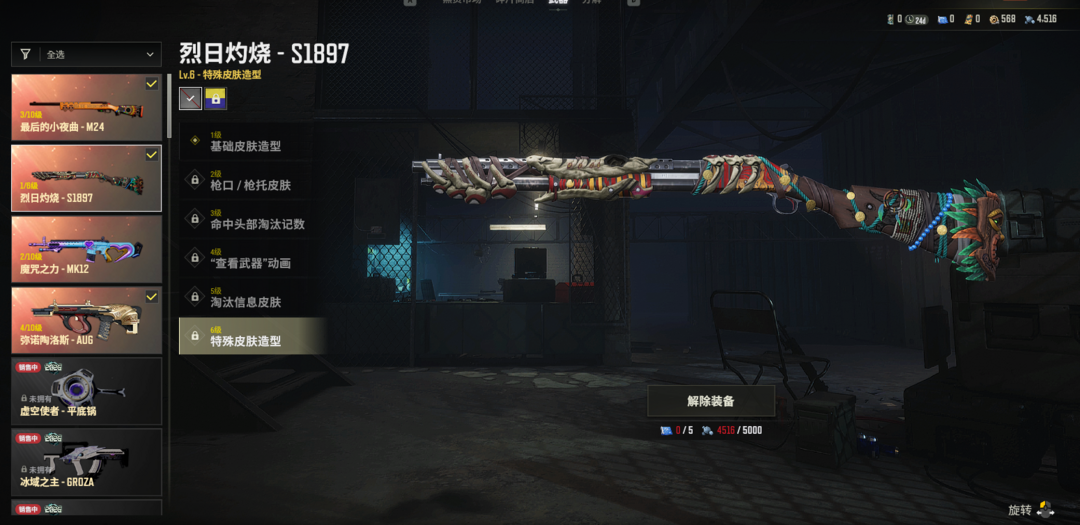1080x525 pixels.
Task: Select the 最后的小夜曲 - M24 skin
Action: tap(87, 107)
